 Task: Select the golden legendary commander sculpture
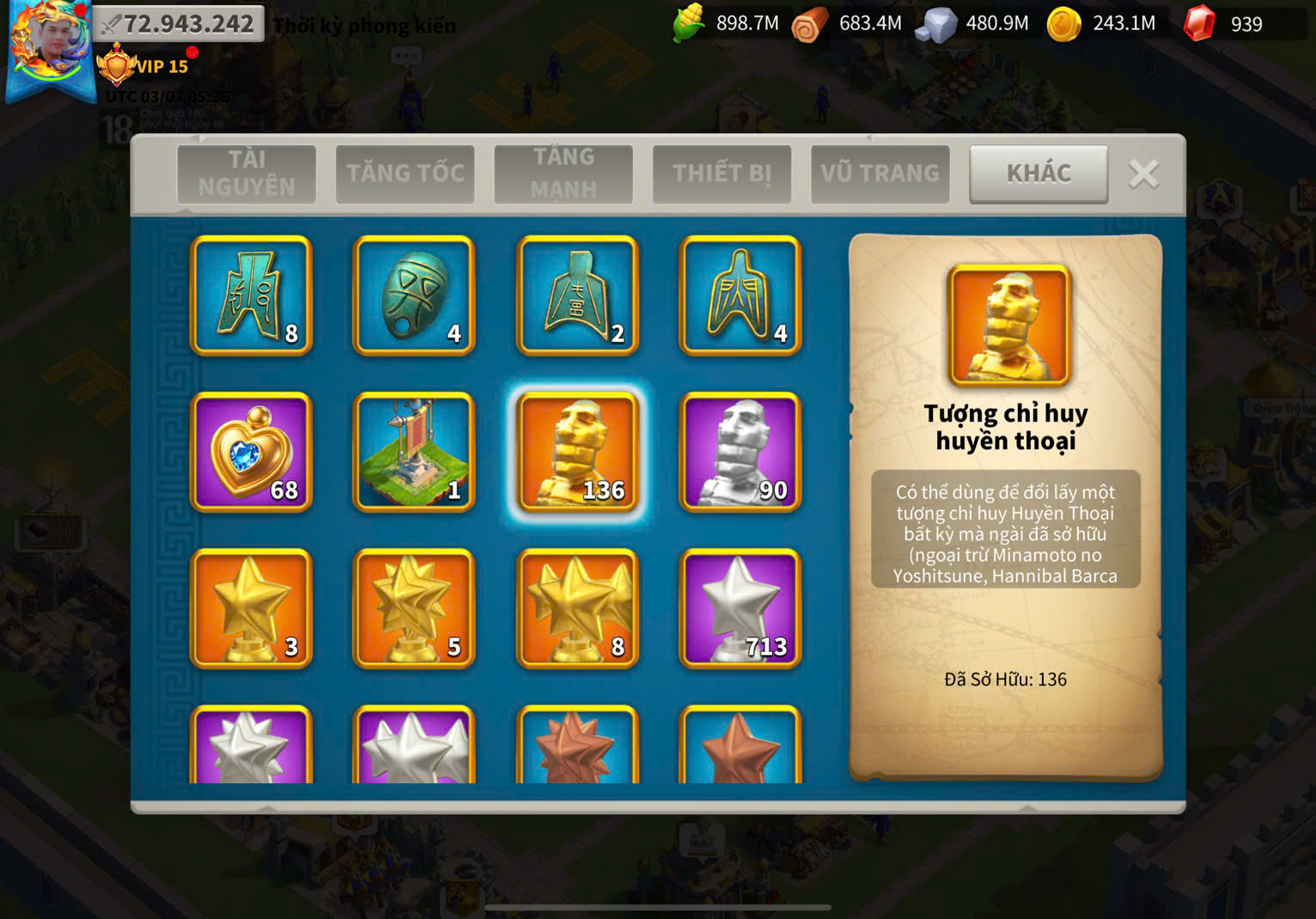pyautogui.click(x=577, y=452)
